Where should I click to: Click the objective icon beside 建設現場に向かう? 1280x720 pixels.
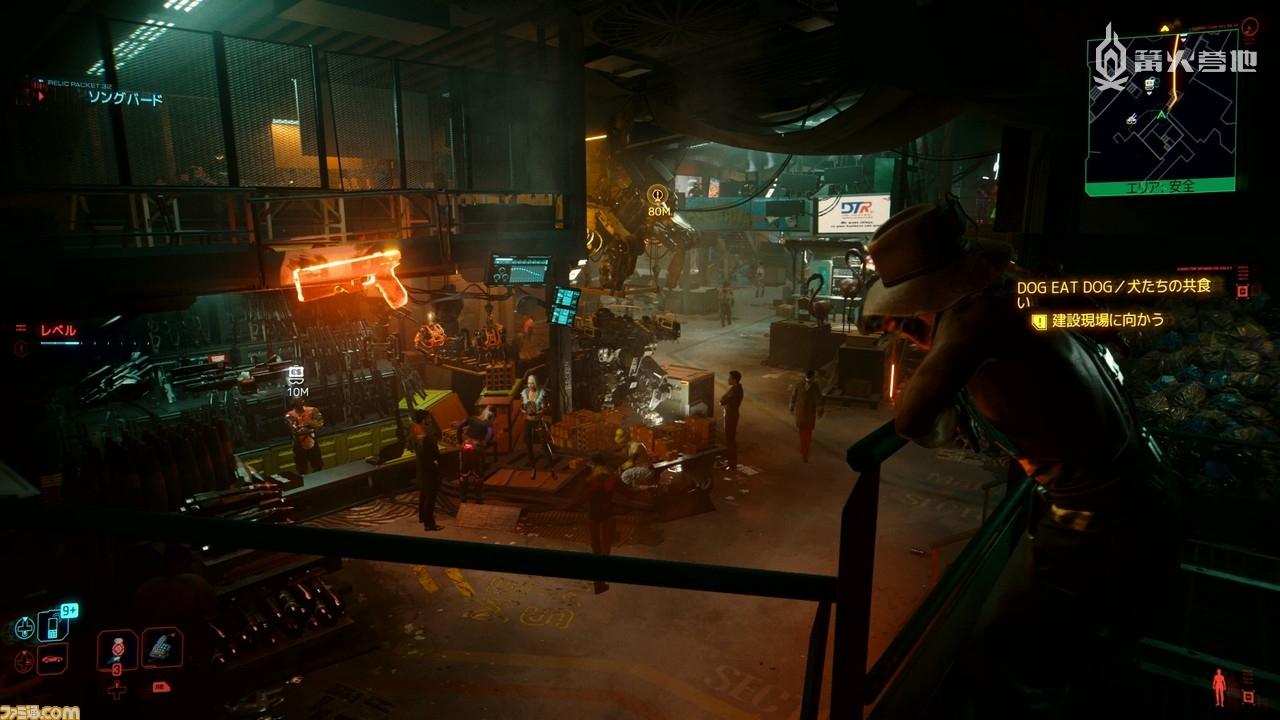click(1039, 320)
